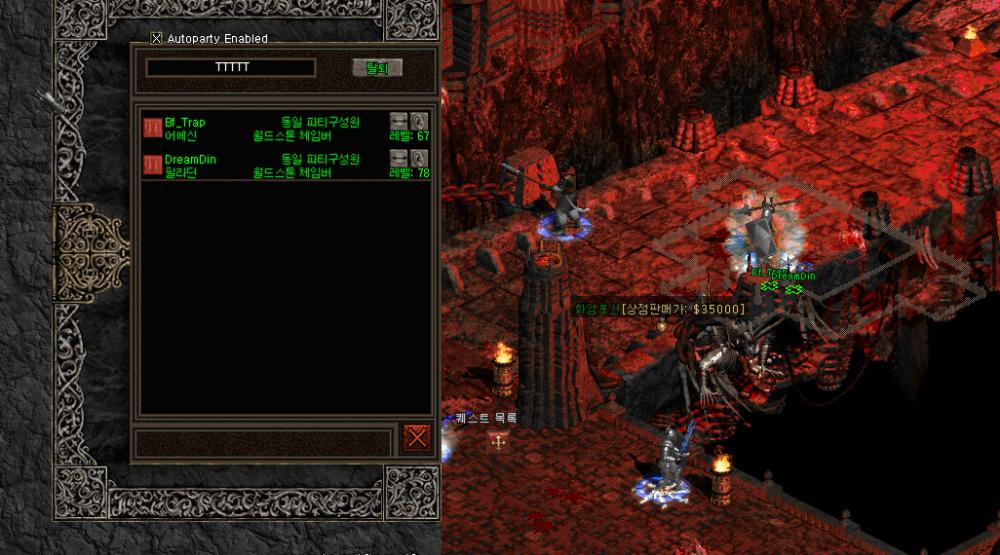Open the quest log button under 퀘스트 목록

[497, 442]
